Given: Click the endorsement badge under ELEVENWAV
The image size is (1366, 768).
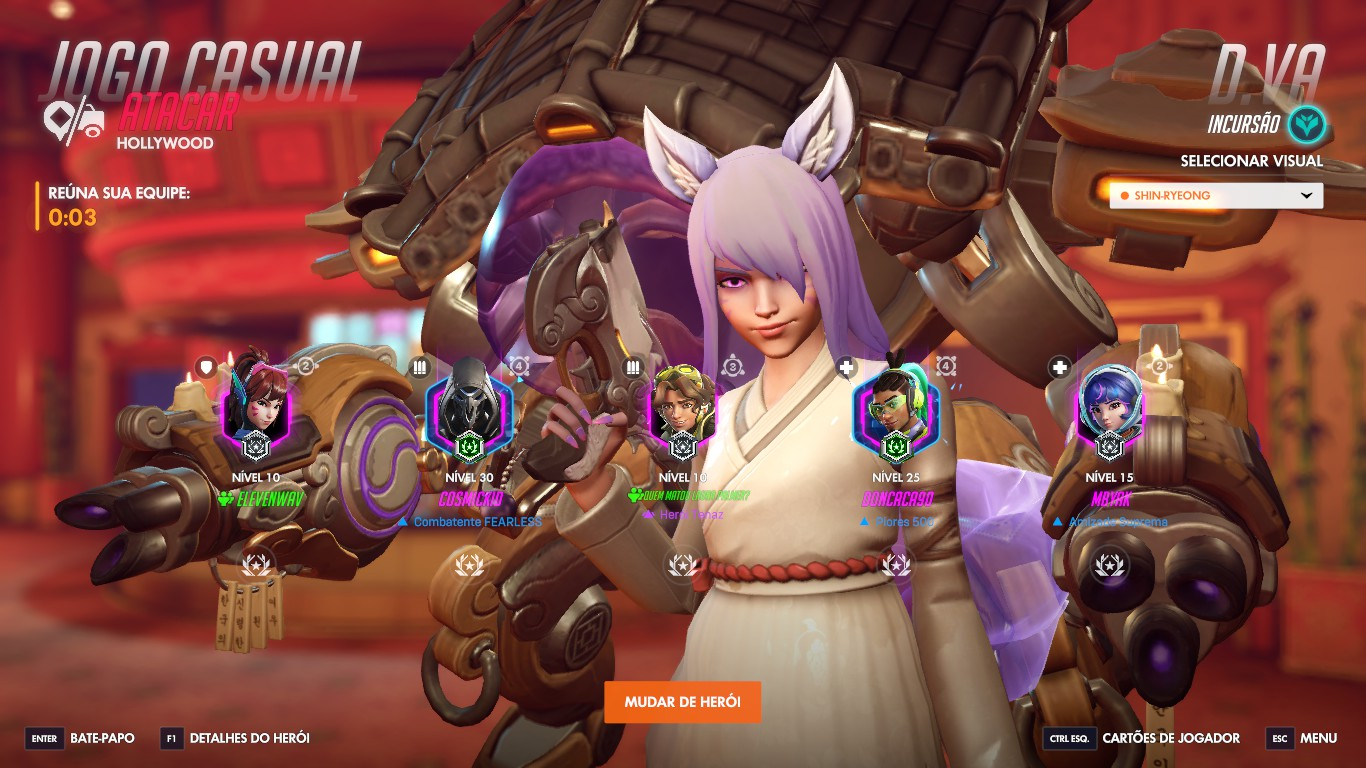Looking at the screenshot, I should coord(256,566).
